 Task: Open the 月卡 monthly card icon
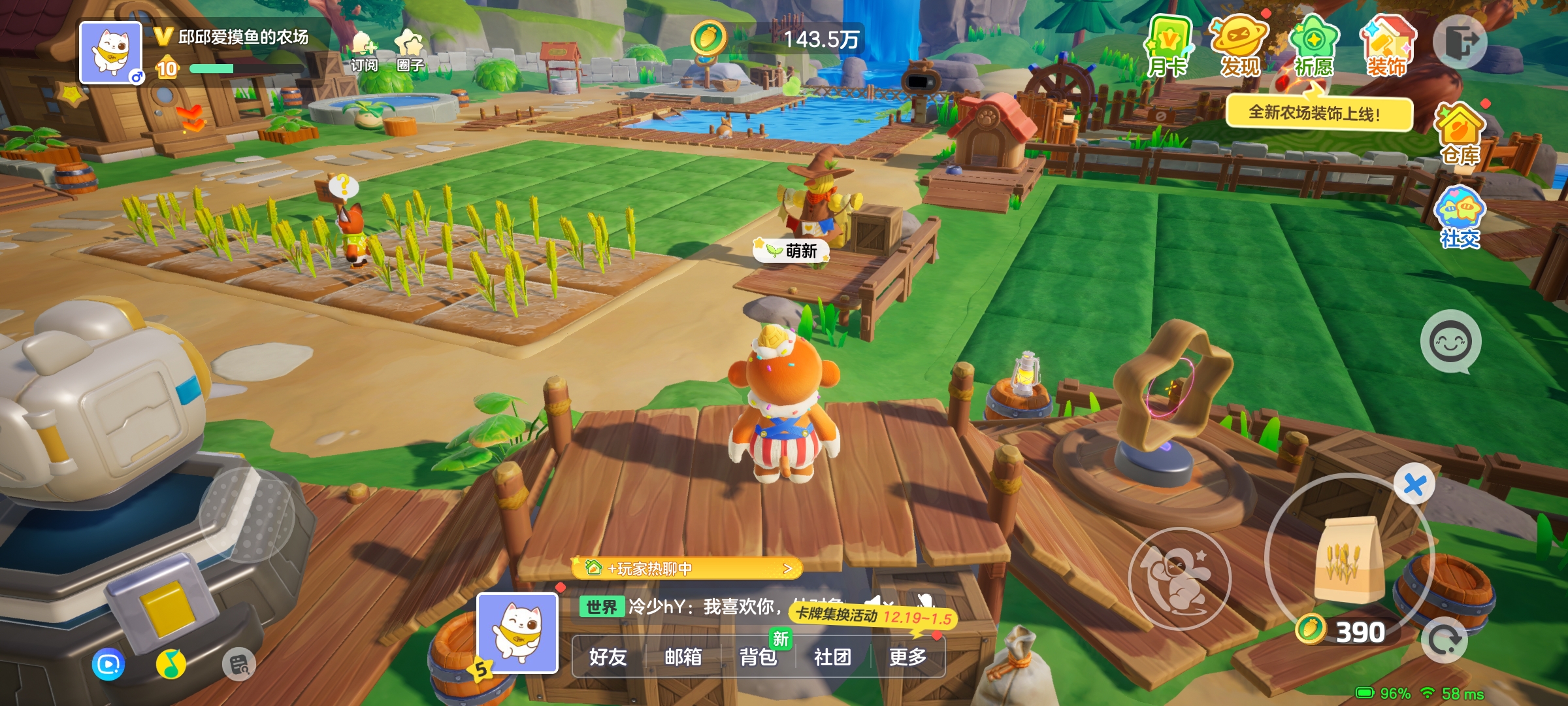1168,47
